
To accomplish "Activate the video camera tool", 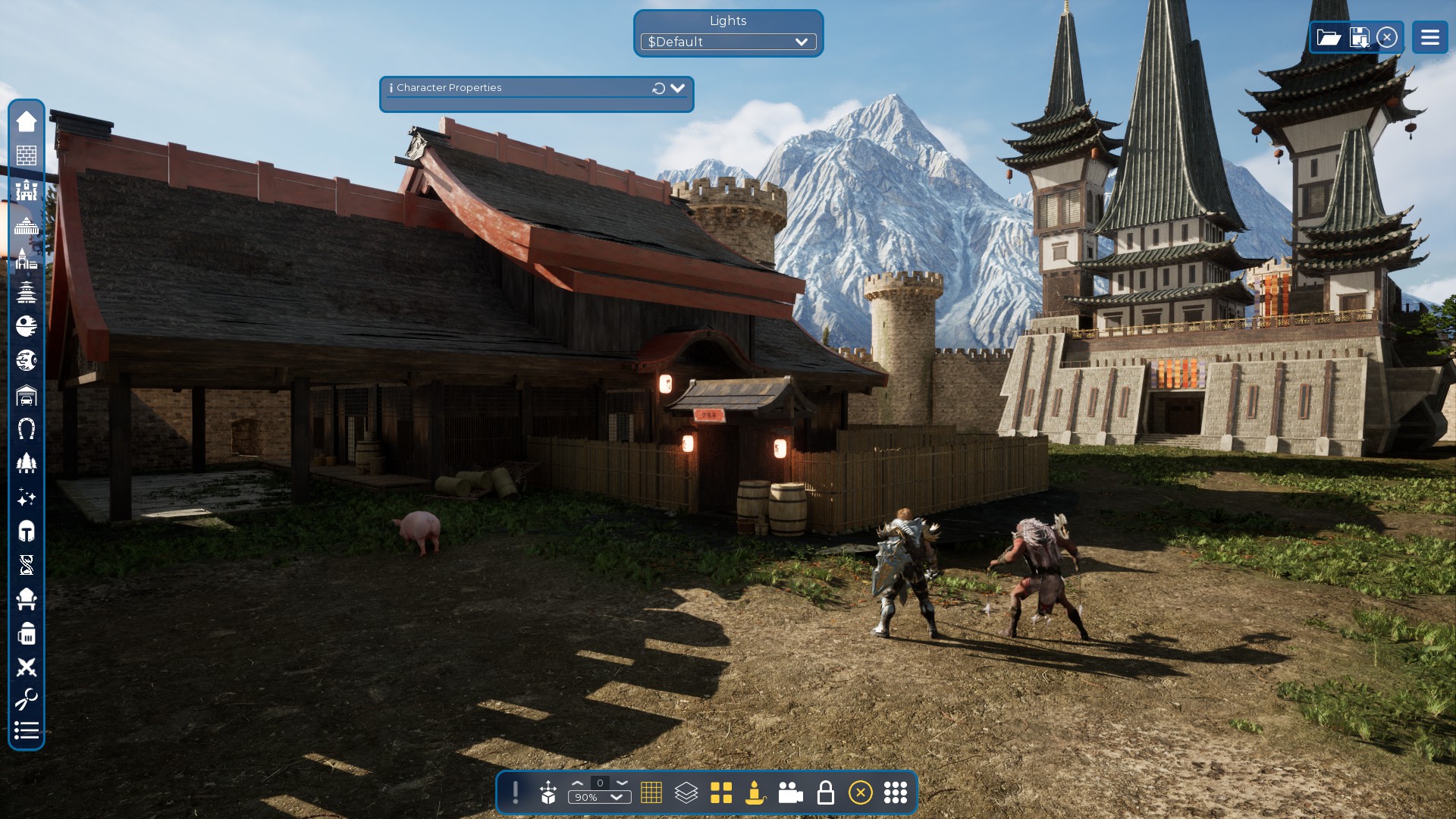I will tap(790, 792).
